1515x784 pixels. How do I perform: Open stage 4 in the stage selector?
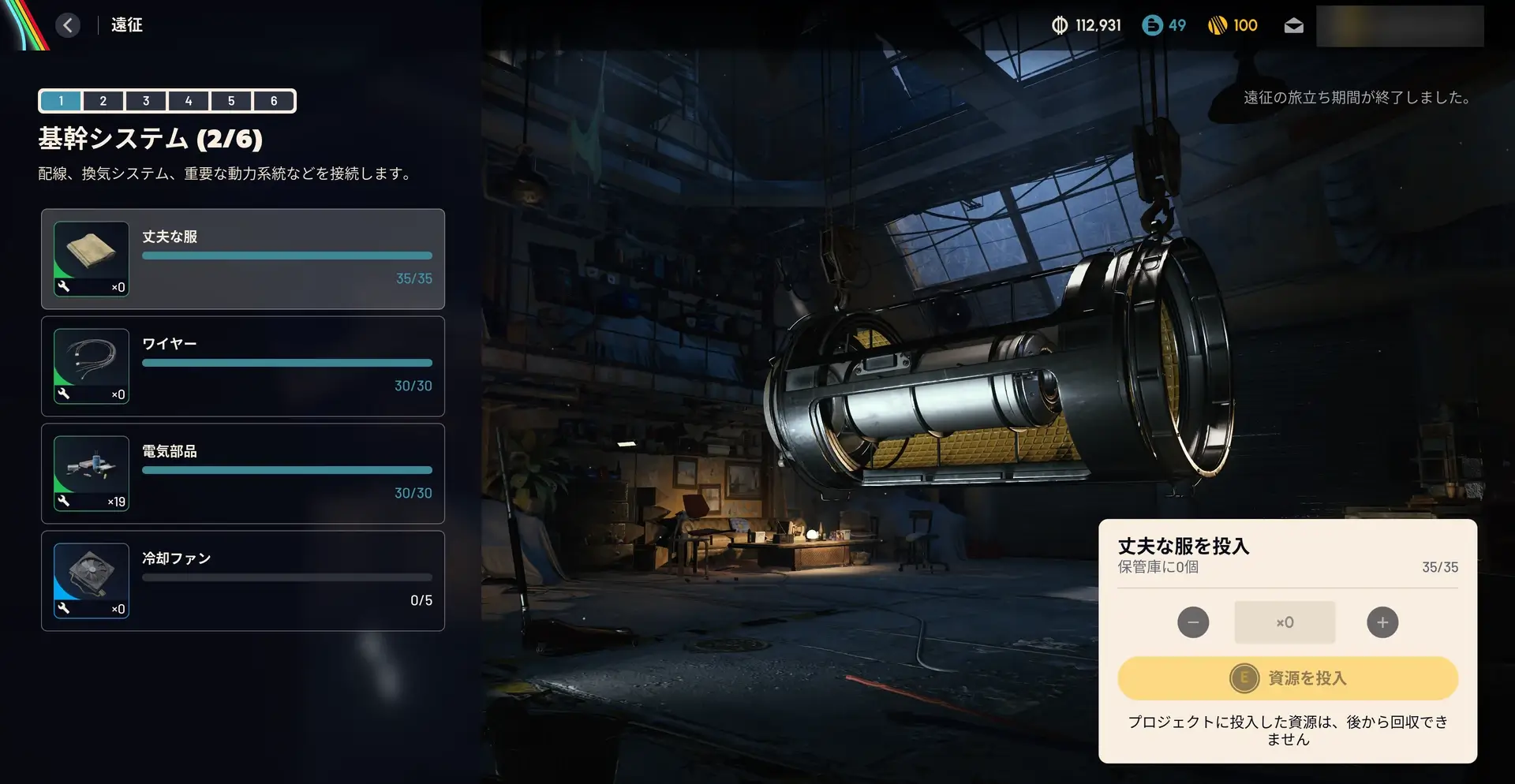(189, 101)
